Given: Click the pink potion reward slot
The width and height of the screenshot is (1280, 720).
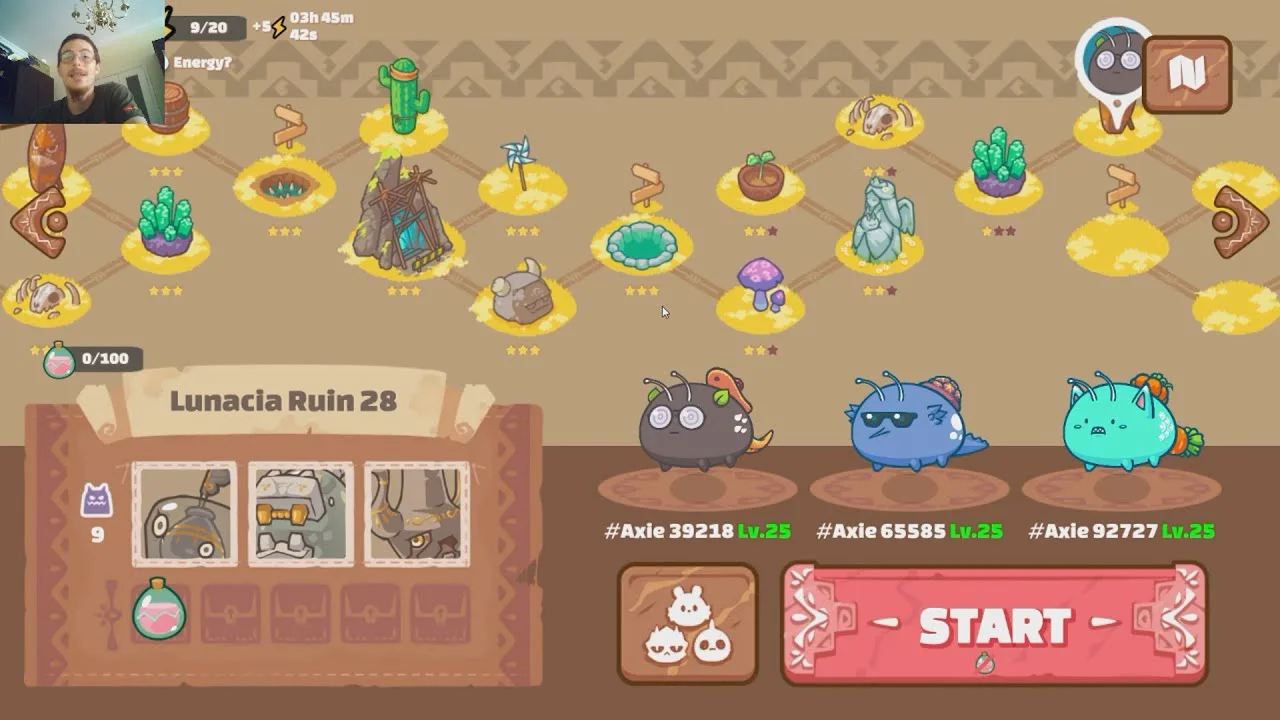Looking at the screenshot, I should pos(159,610).
